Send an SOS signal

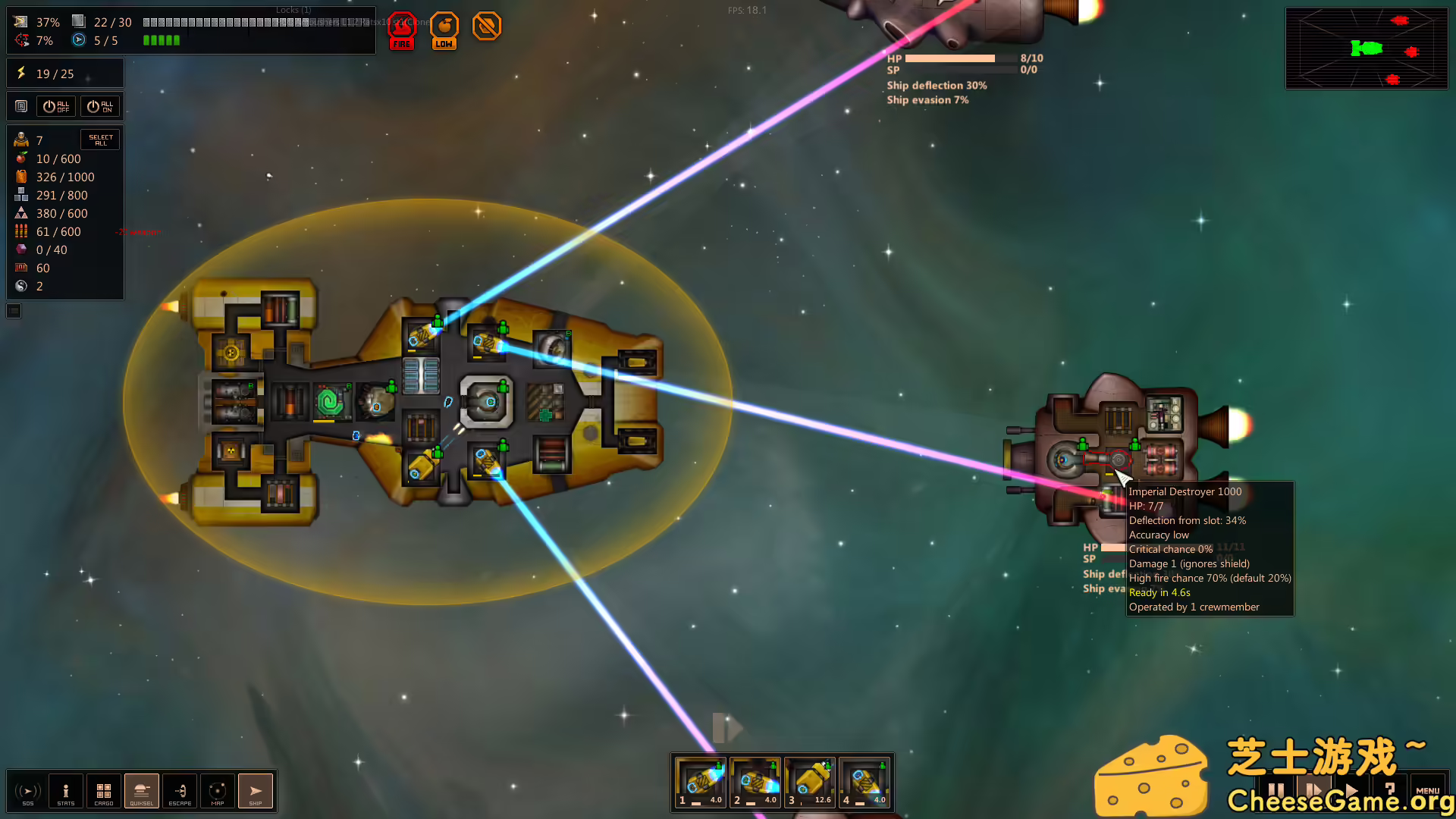[28, 792]
